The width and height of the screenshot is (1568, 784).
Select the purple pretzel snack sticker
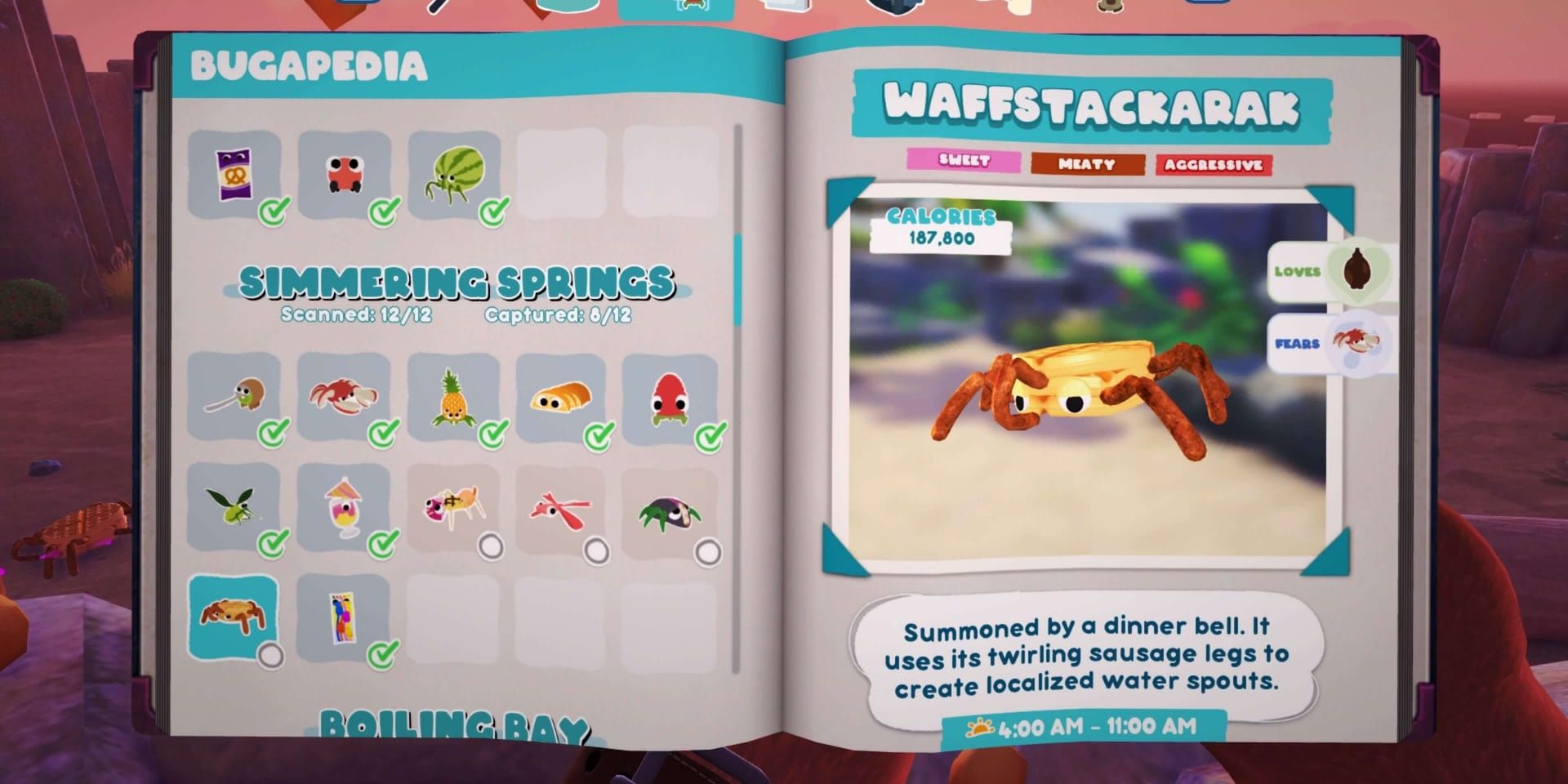[x=235, y=172]
